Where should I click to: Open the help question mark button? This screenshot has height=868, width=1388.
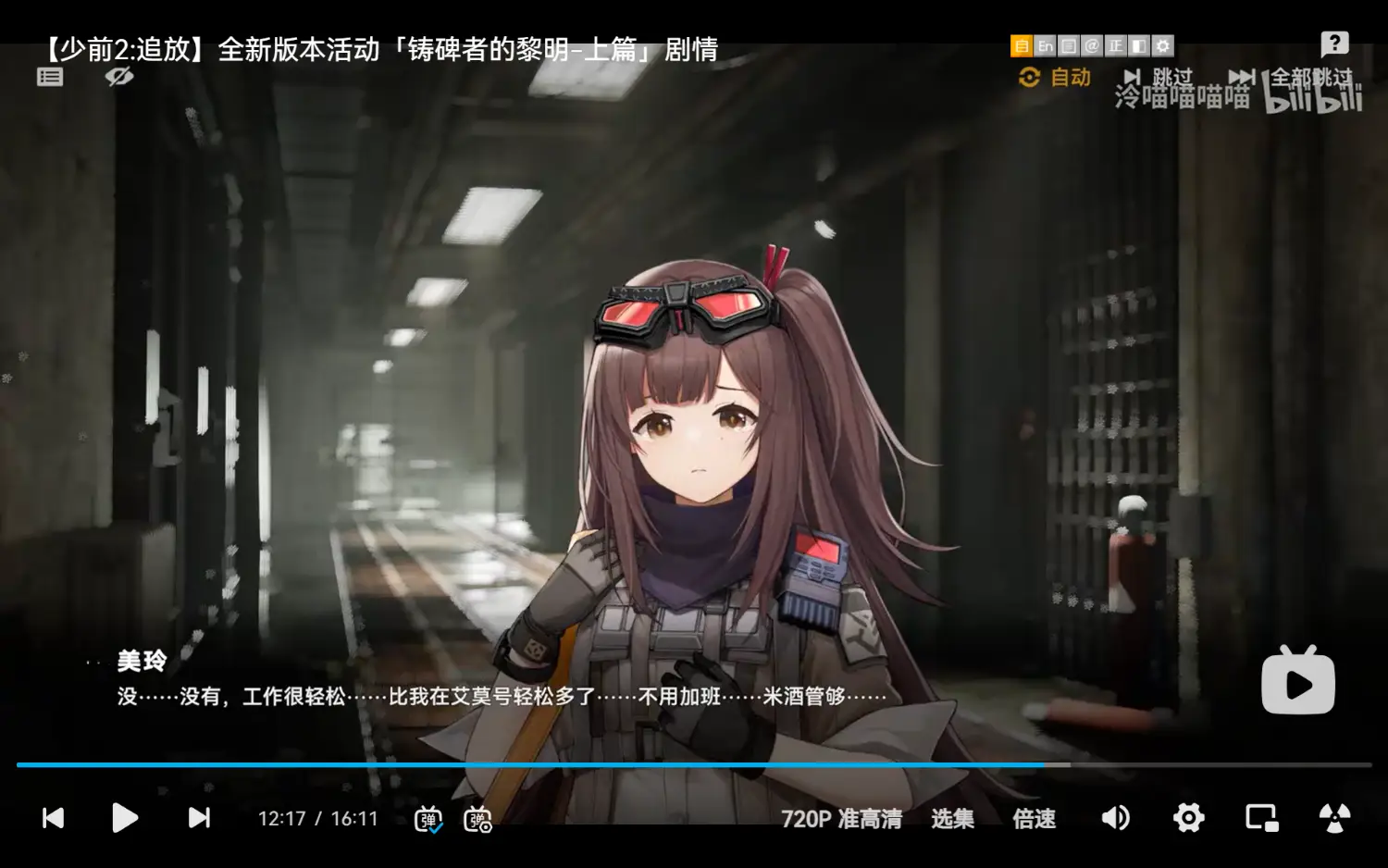[1333, 43]
